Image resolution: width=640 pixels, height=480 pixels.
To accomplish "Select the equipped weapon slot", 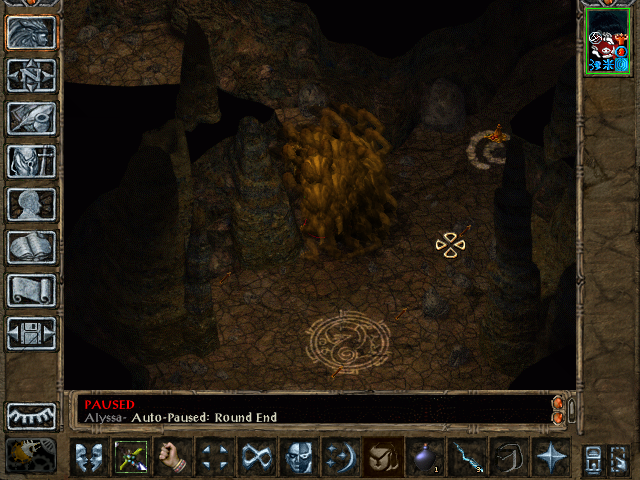I will pos(131,458).
